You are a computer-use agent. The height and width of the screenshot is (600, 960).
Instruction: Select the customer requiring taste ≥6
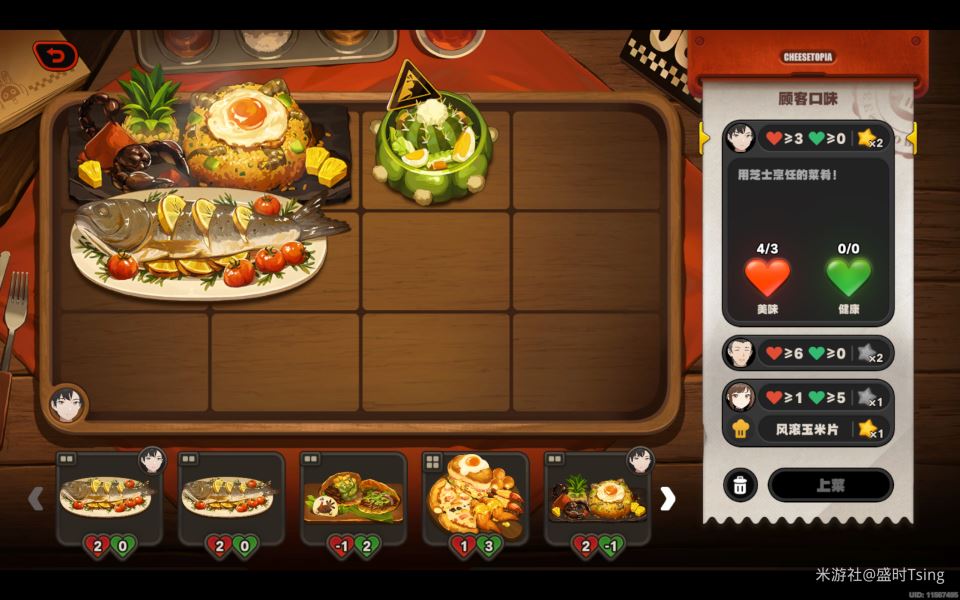(808, 353)
